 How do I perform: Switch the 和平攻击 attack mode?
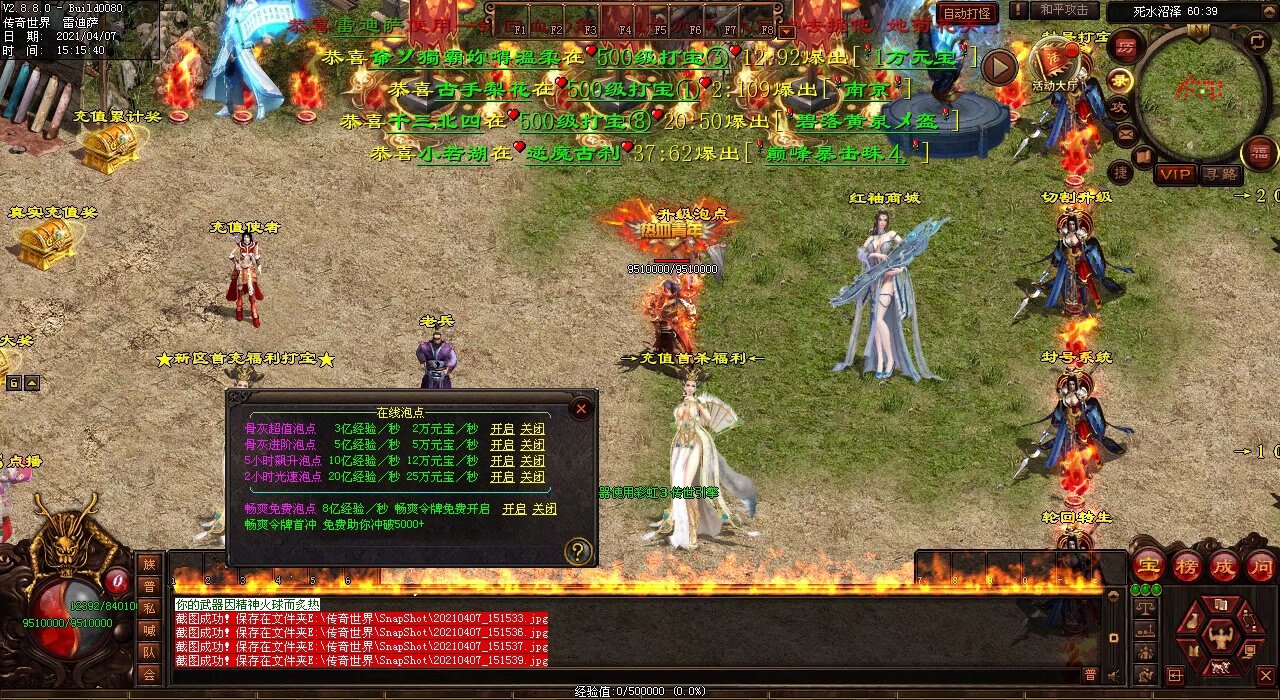point(1063,10)
